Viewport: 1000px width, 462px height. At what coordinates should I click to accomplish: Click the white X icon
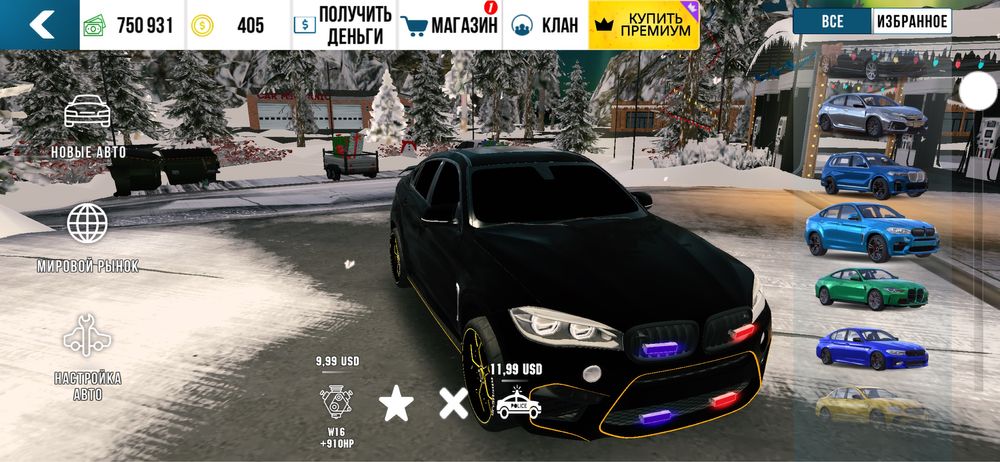point(454,404)
